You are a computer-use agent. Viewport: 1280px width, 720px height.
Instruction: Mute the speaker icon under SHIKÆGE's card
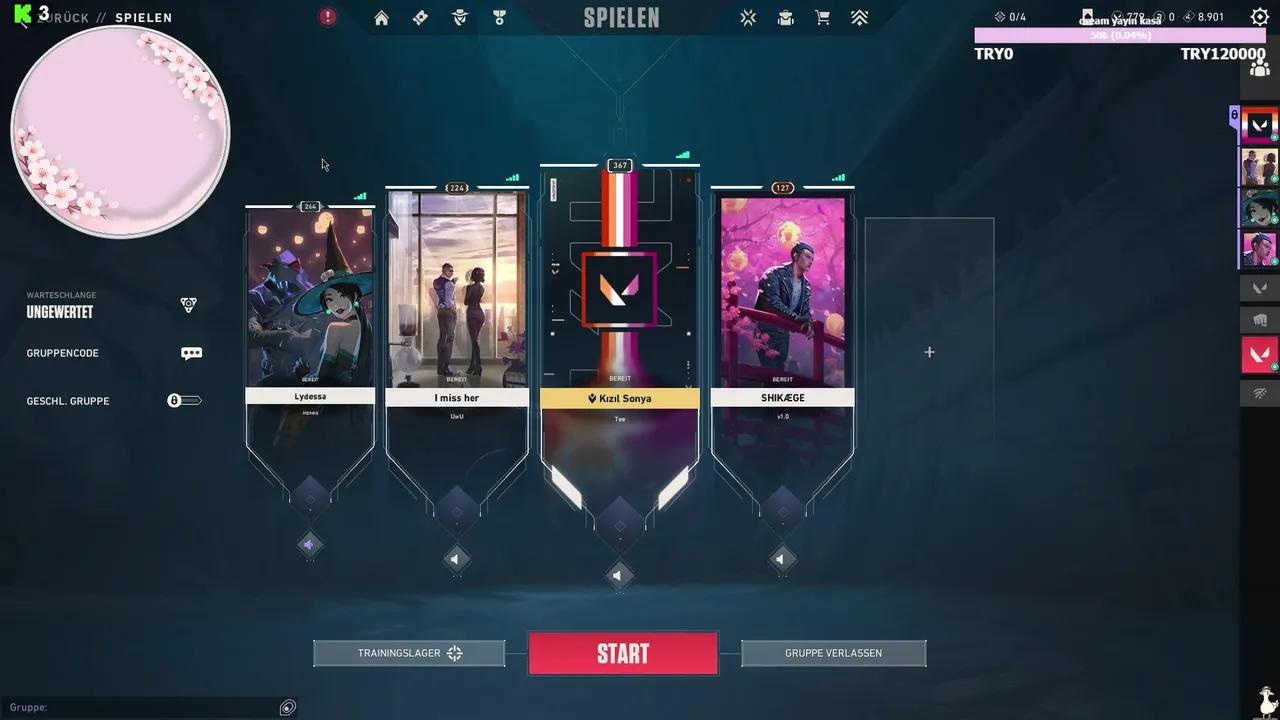click(781, 559)
